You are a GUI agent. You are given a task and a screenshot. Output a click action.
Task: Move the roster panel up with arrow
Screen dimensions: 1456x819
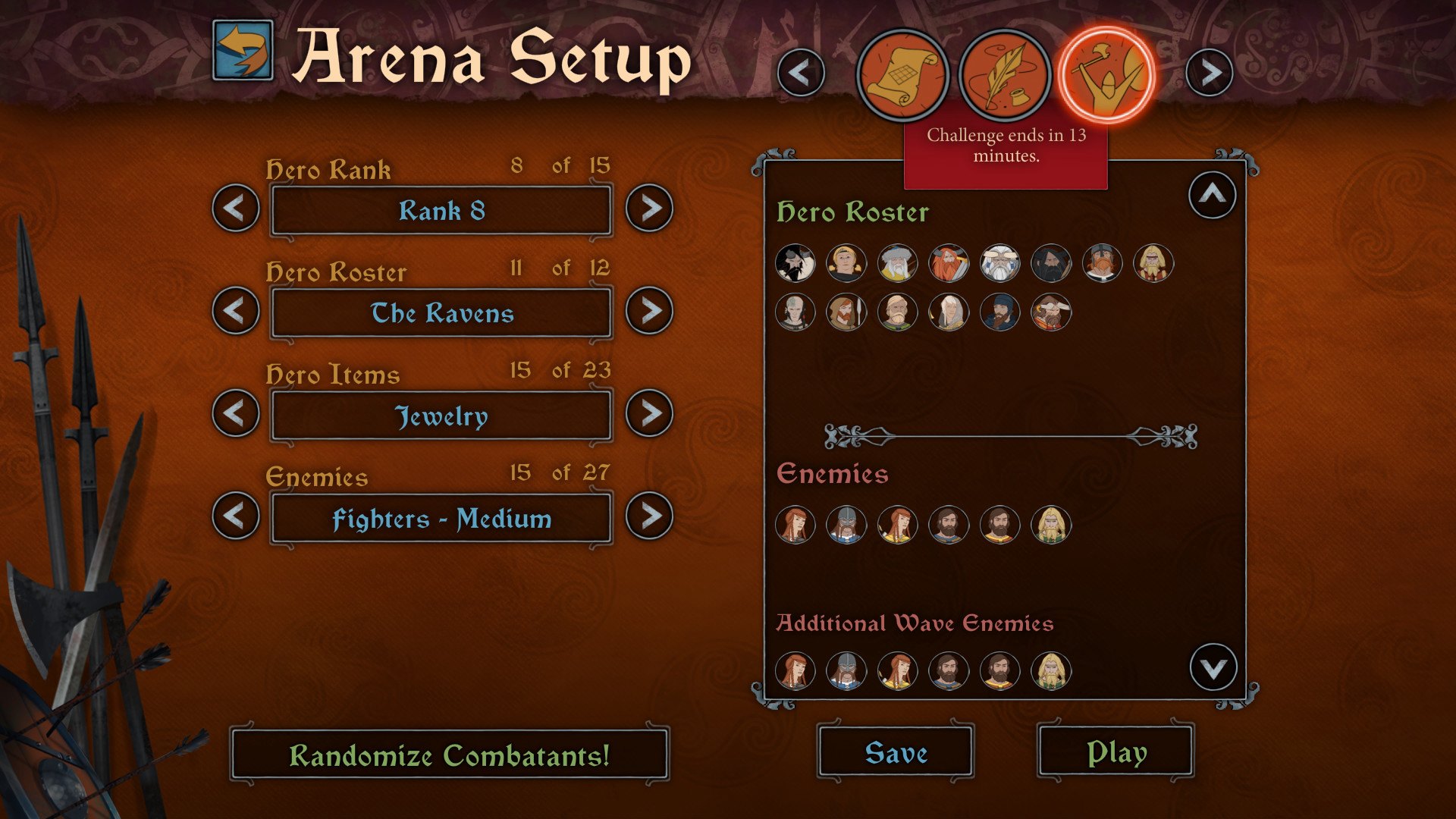(1212, 195)
